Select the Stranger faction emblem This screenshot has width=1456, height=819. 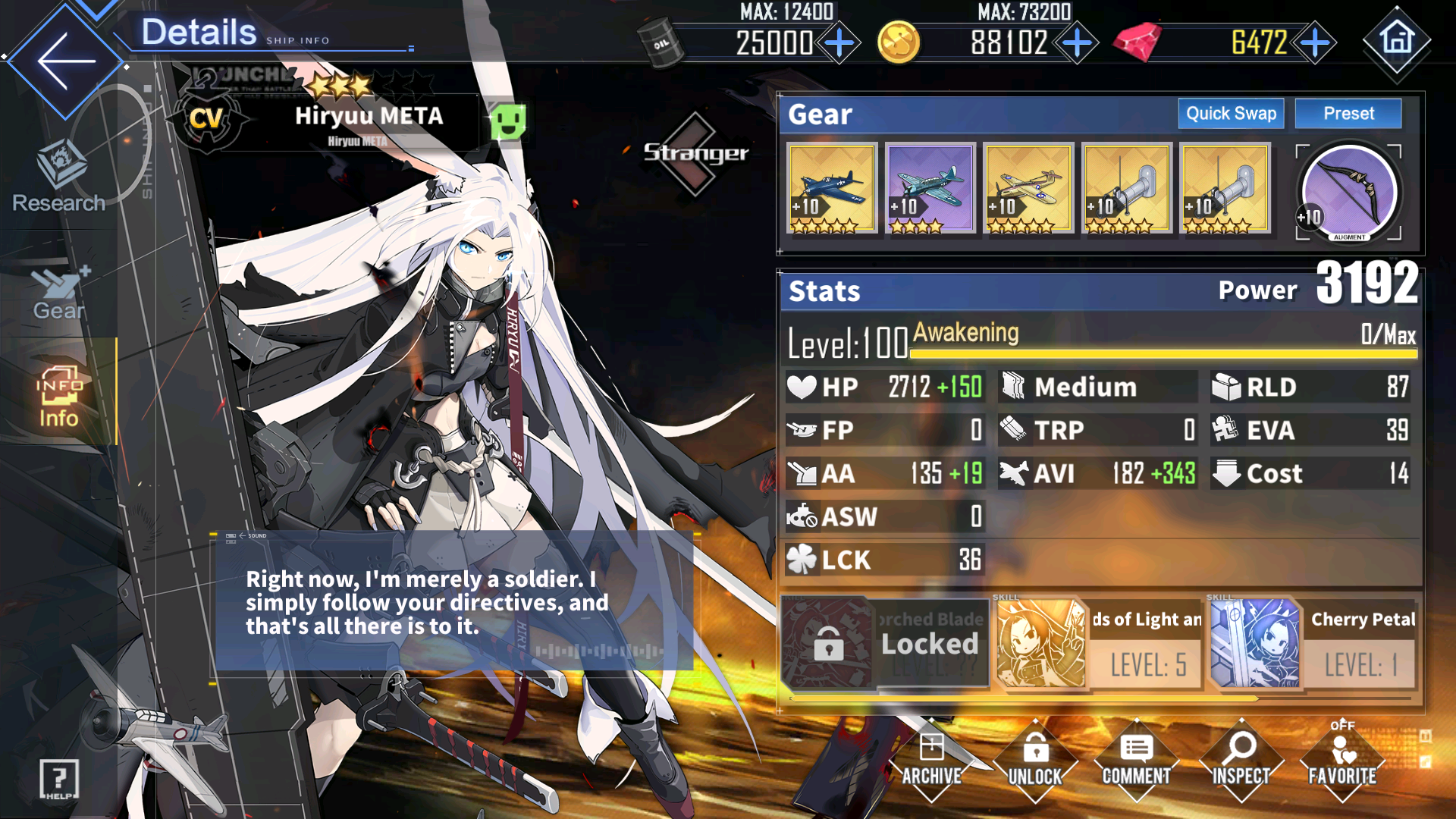pos(693,152)
